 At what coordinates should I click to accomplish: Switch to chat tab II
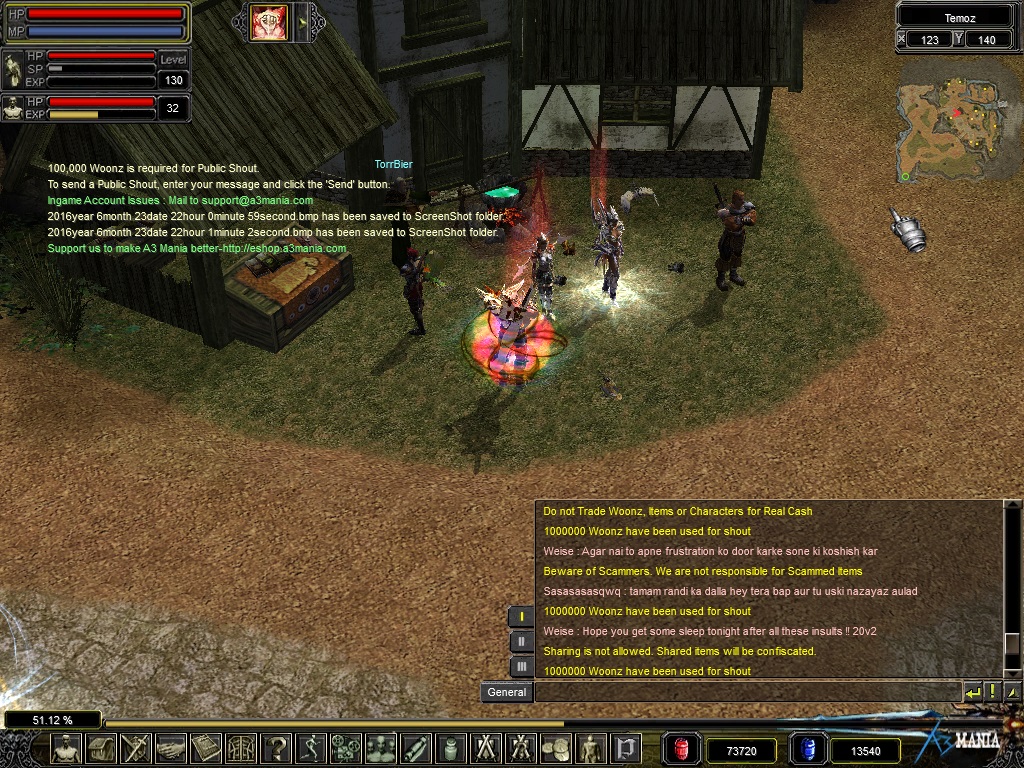pyautogui.click(x=521, y=642)
